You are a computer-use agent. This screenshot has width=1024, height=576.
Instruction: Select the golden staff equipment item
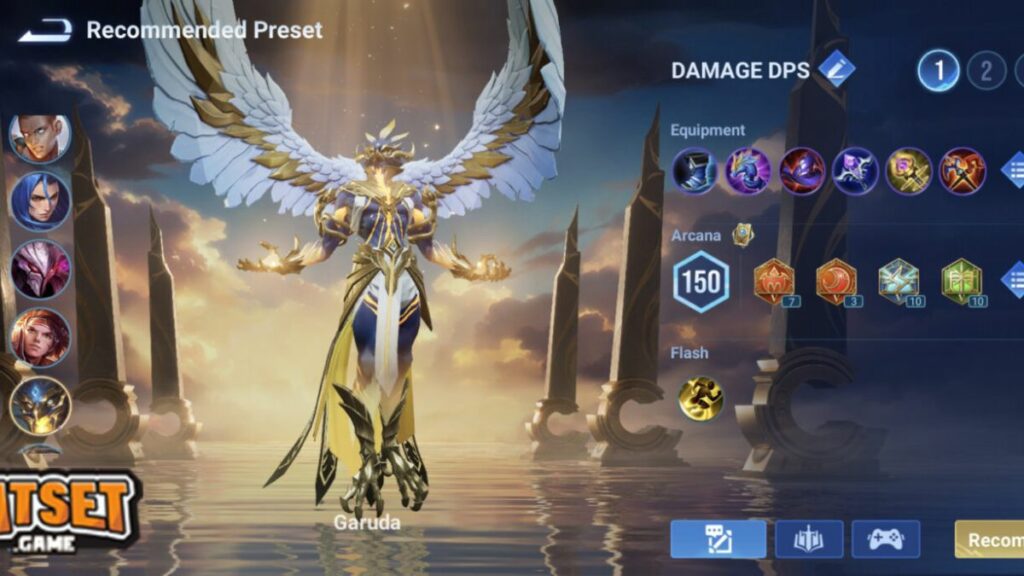point(909,170)
